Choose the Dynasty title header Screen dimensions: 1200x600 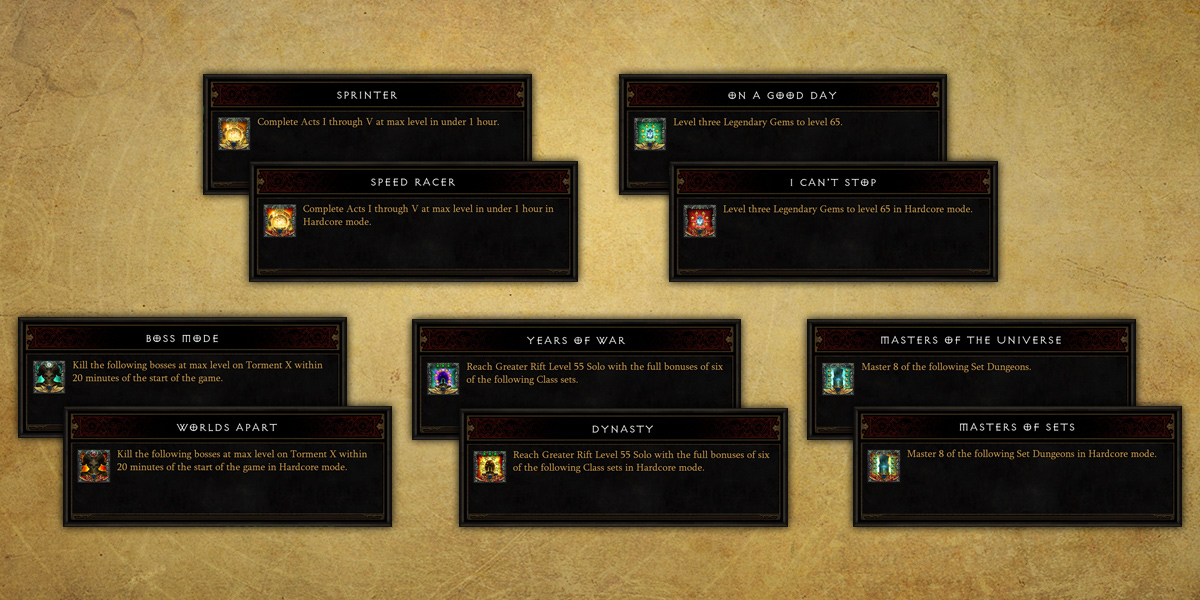[x=623, y=428]
